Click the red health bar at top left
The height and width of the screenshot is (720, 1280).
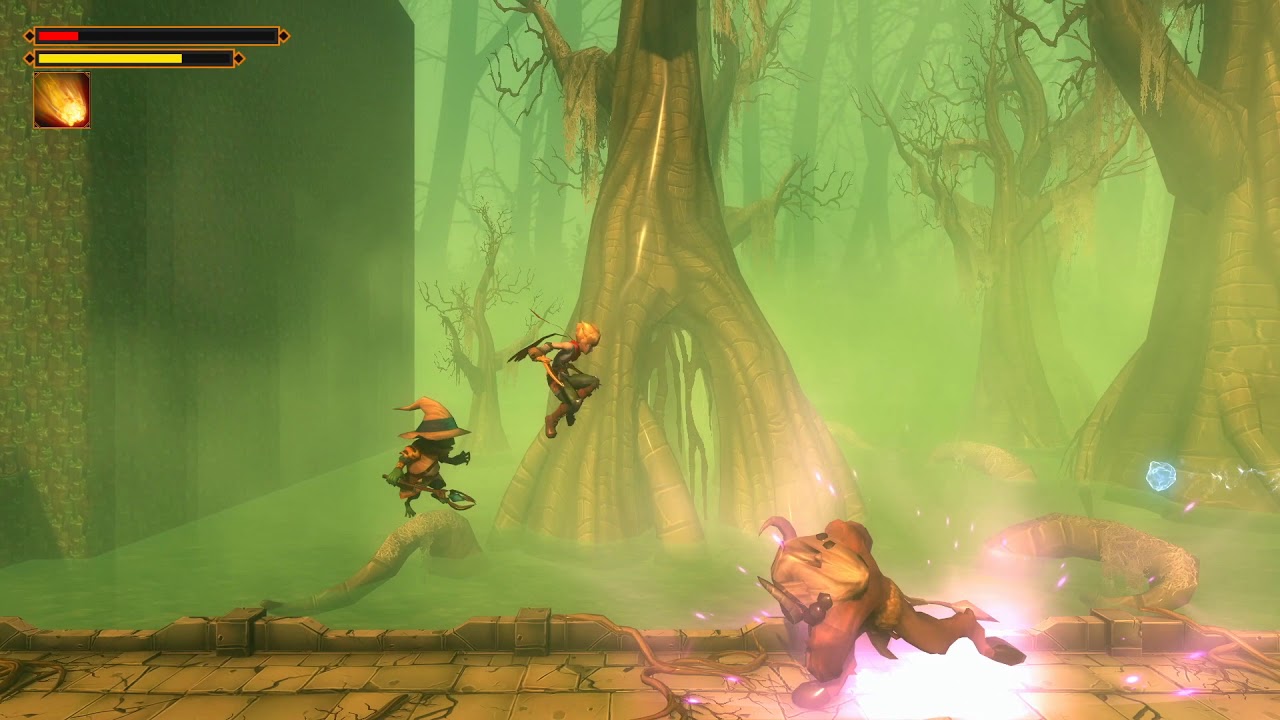(x=57, y=33)
